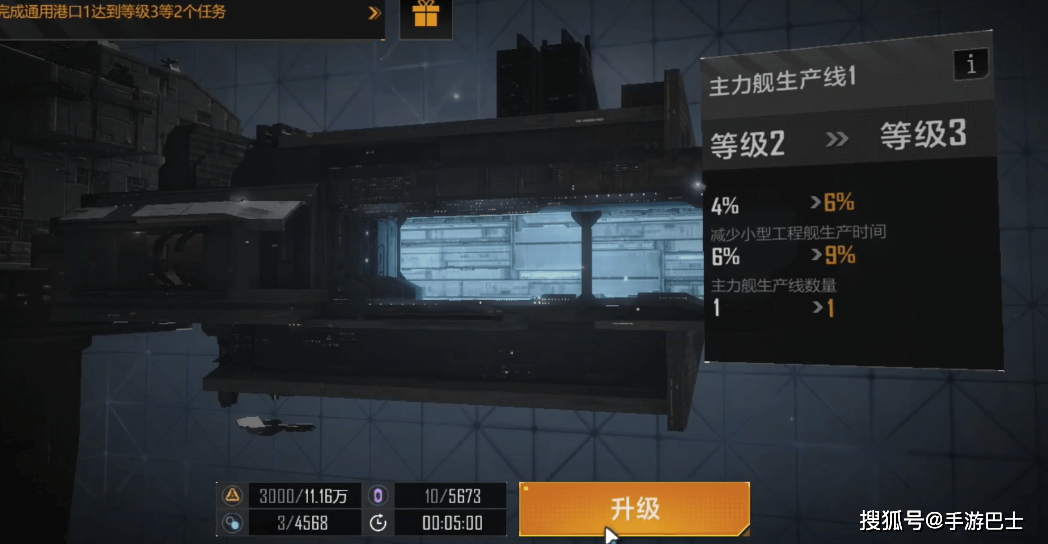Click the orange 升级 upgrade button
1048x544 pixels.
tap(634, 508)
